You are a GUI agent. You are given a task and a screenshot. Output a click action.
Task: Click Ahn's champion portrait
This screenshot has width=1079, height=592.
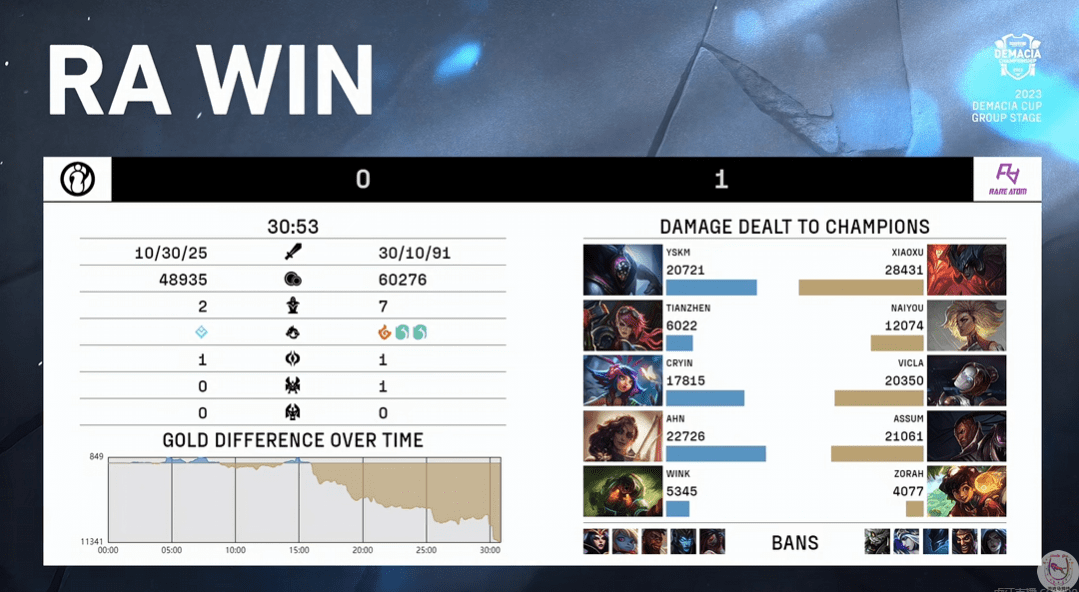click(622, 436)
